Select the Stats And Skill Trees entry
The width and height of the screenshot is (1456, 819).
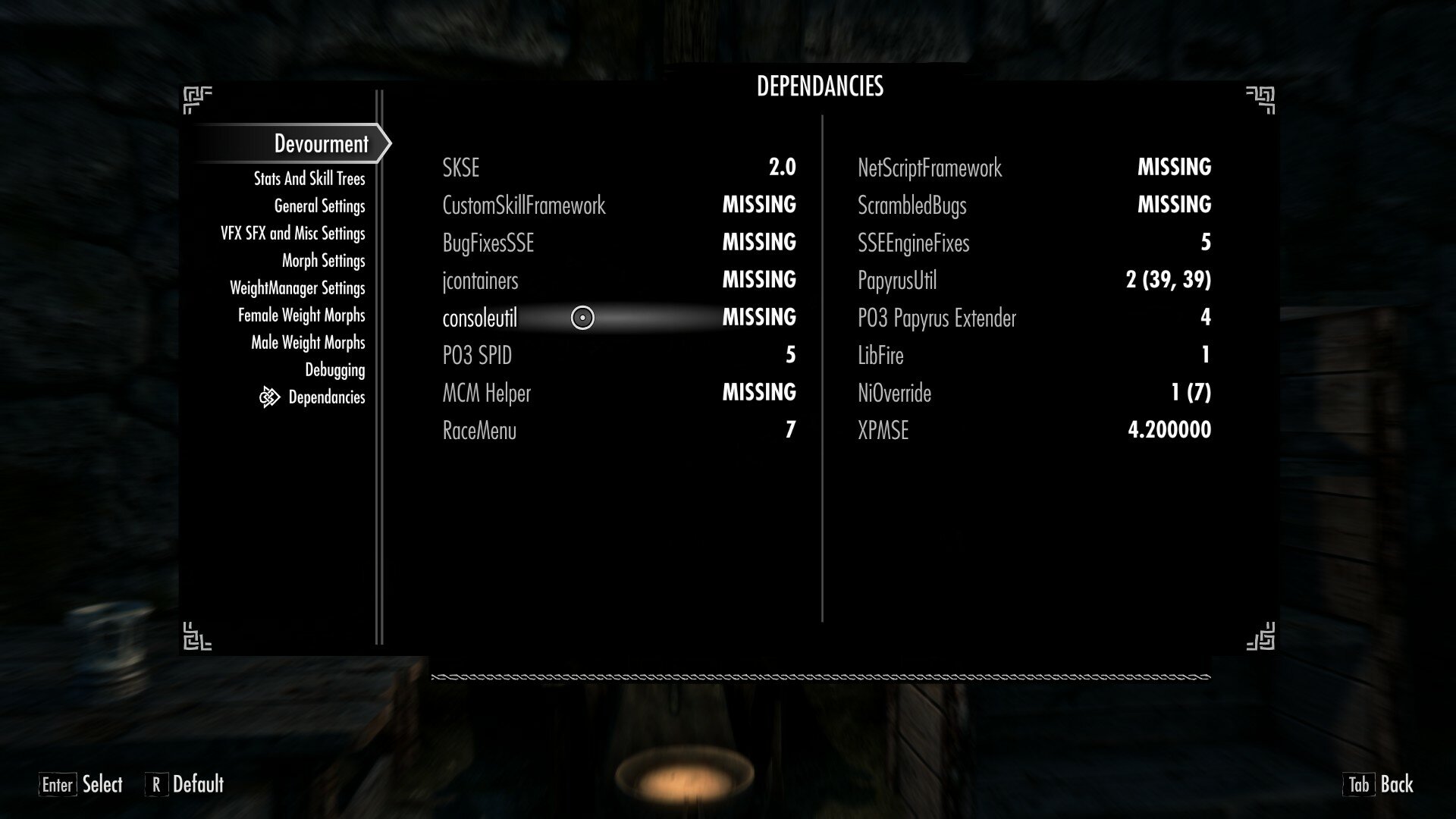tap(310, 178)
